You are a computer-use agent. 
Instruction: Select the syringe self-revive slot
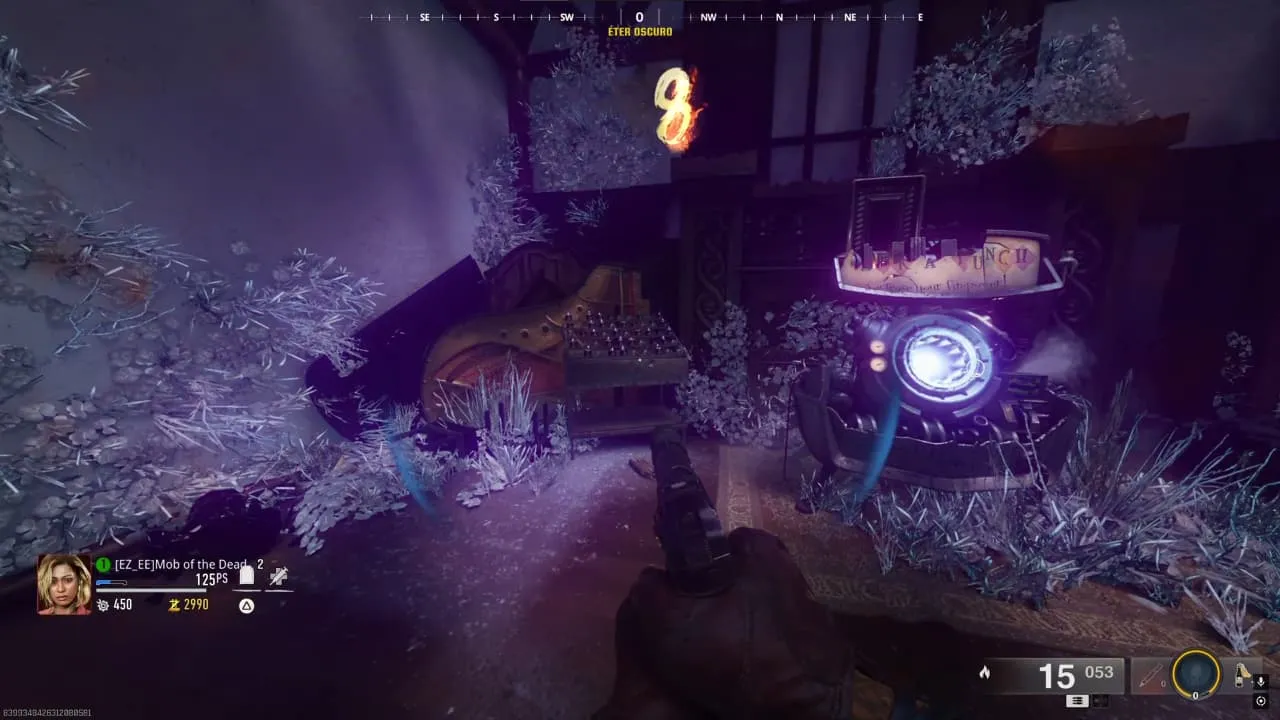coord(278,575)
